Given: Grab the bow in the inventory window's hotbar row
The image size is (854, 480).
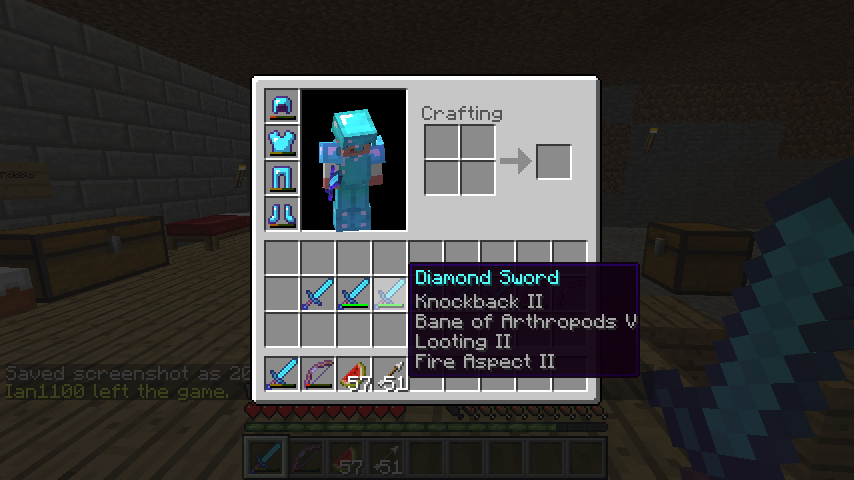Looking at the screenshot, I should pyautogui.click(x=318, y=374).
